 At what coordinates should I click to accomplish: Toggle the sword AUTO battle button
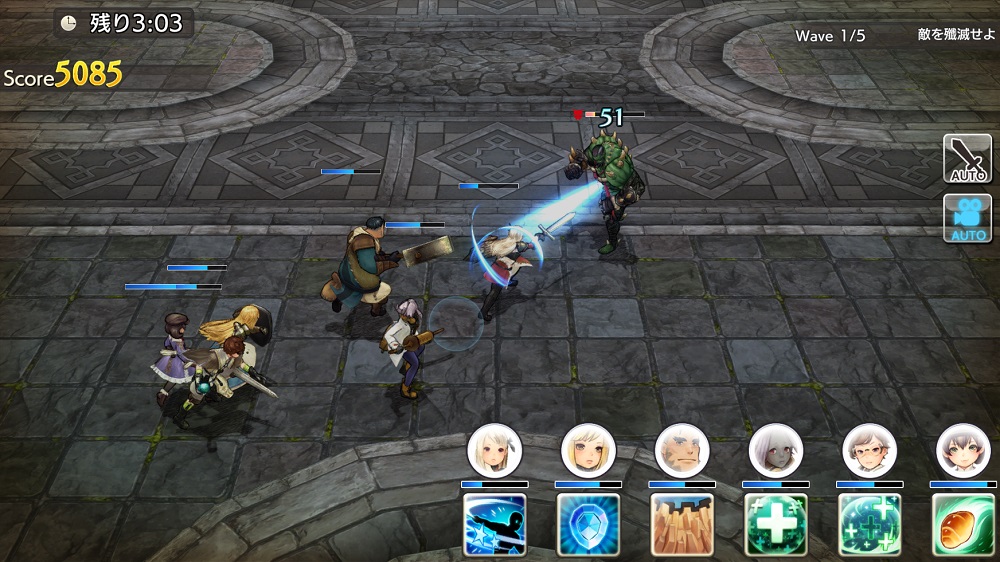tap(967, 159)
